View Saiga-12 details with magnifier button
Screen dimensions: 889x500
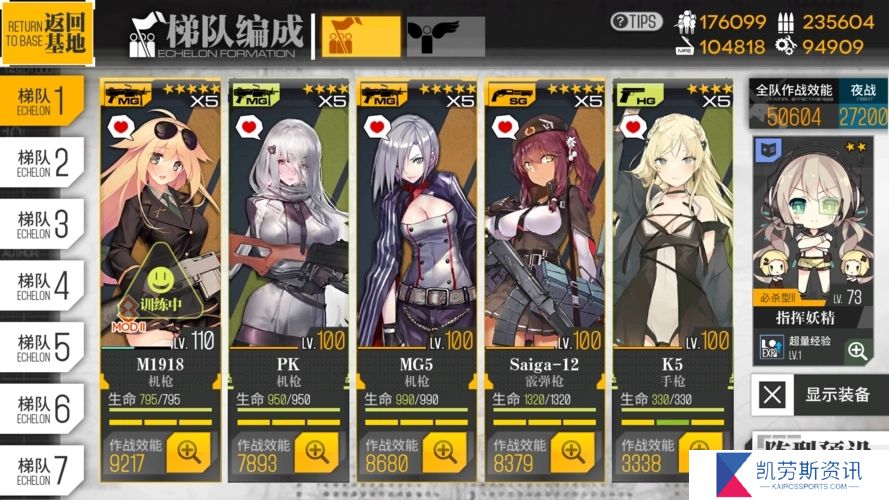point(573,452)
